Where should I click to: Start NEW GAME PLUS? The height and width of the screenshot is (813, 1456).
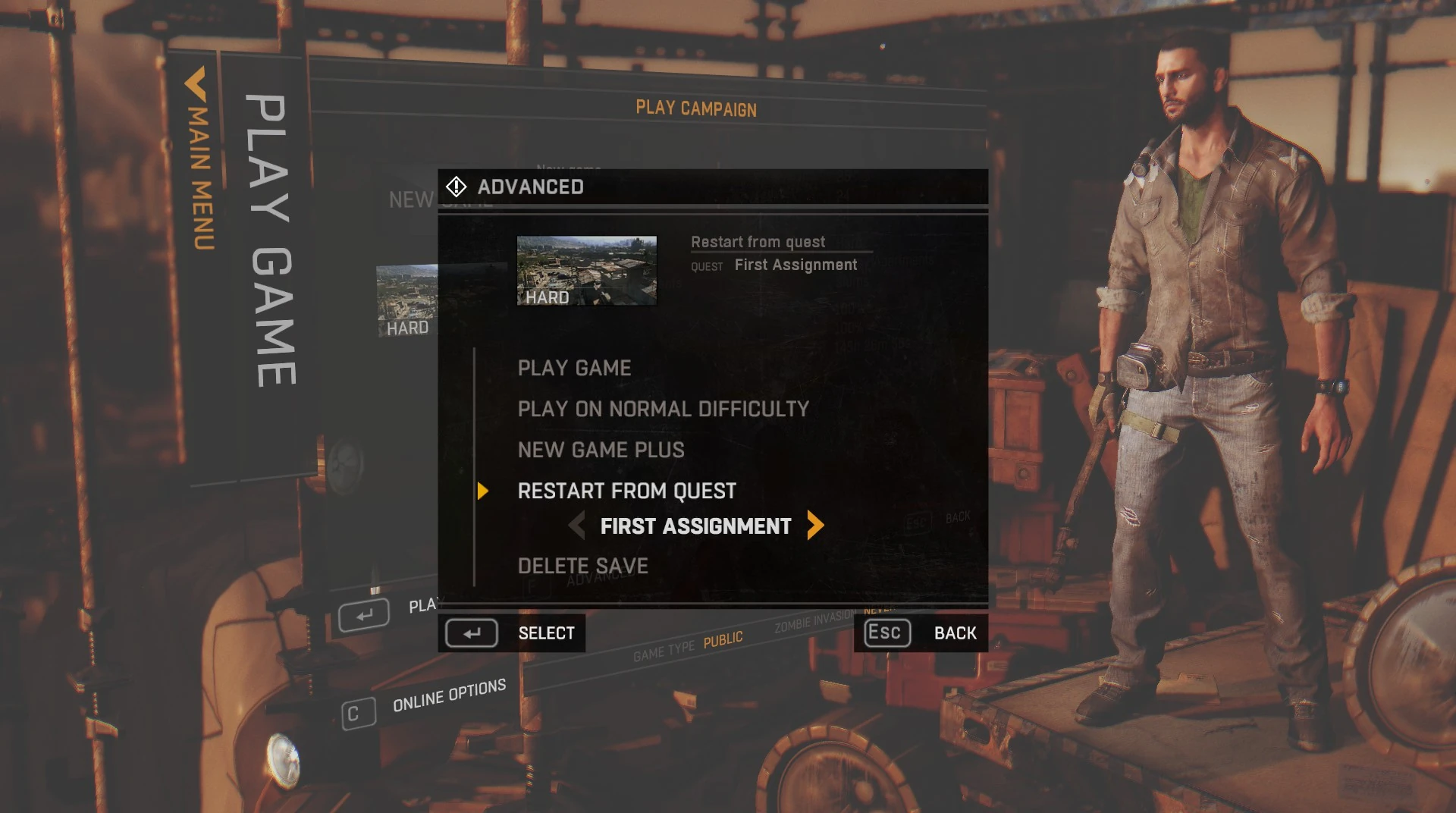pos(601,450)
